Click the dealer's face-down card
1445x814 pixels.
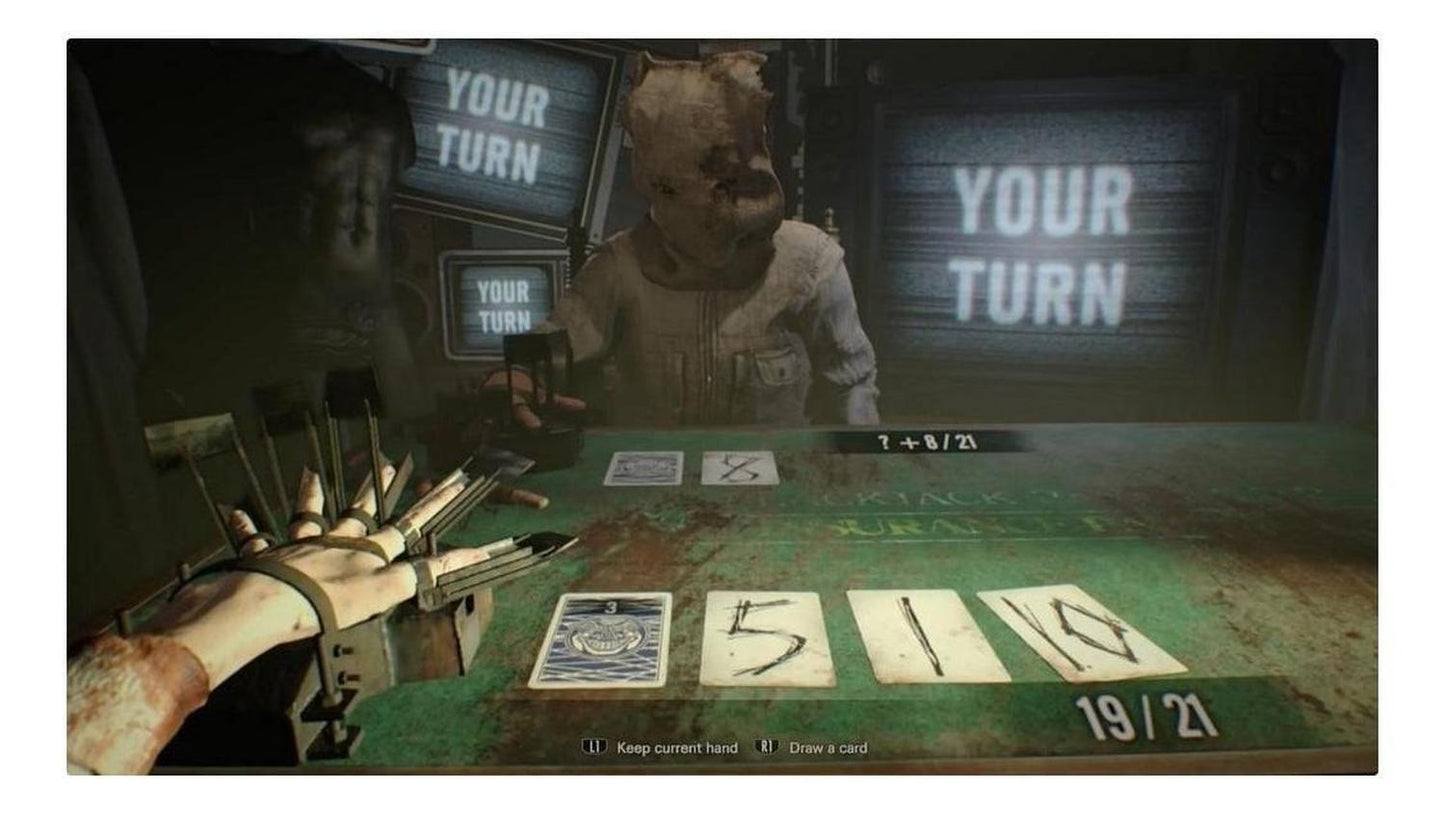pyautogui.click(x=645, y=466)
